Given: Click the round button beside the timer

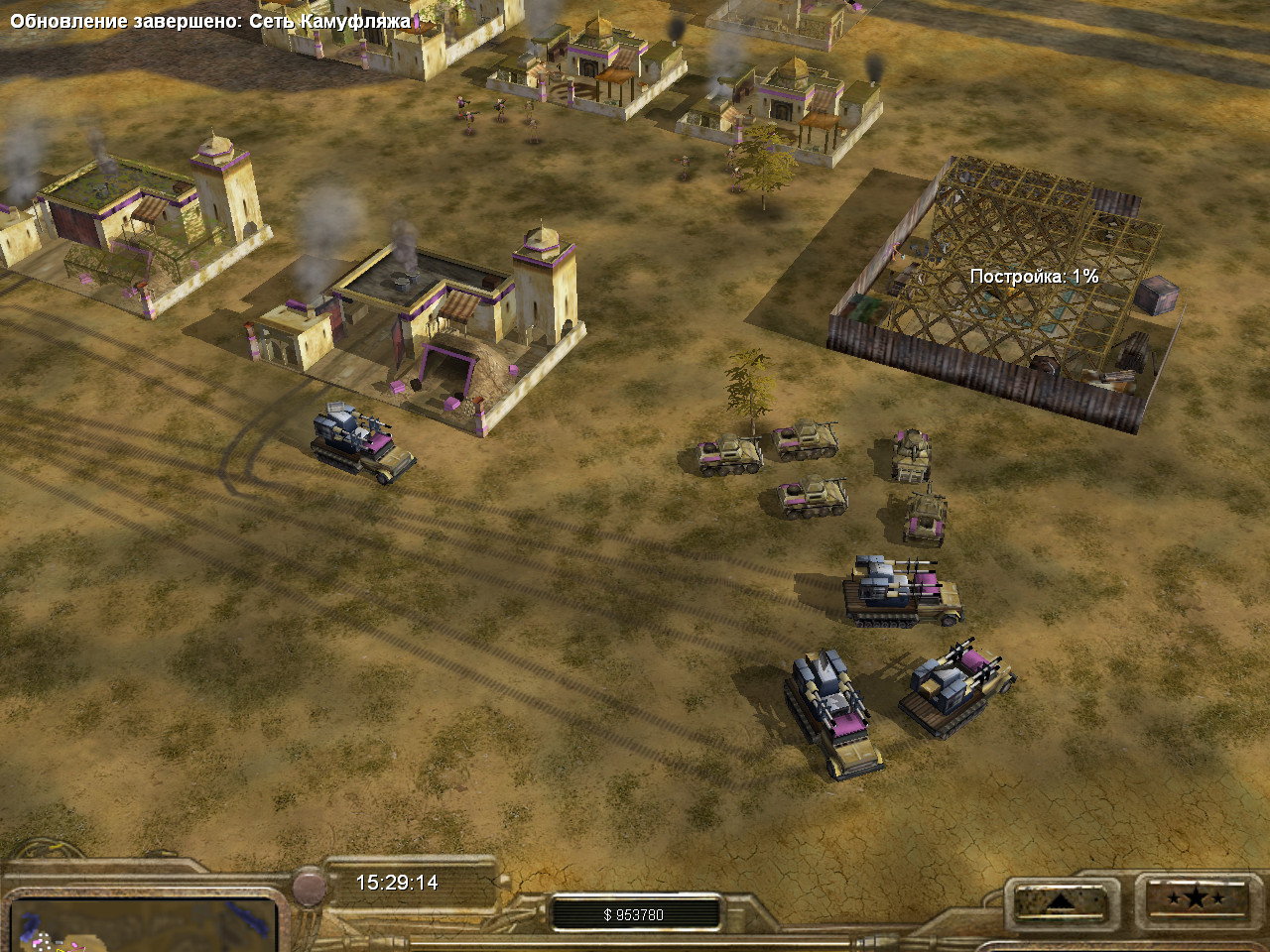Looking at the screenshot, I should pyautogui.click(x=309, y=886).
